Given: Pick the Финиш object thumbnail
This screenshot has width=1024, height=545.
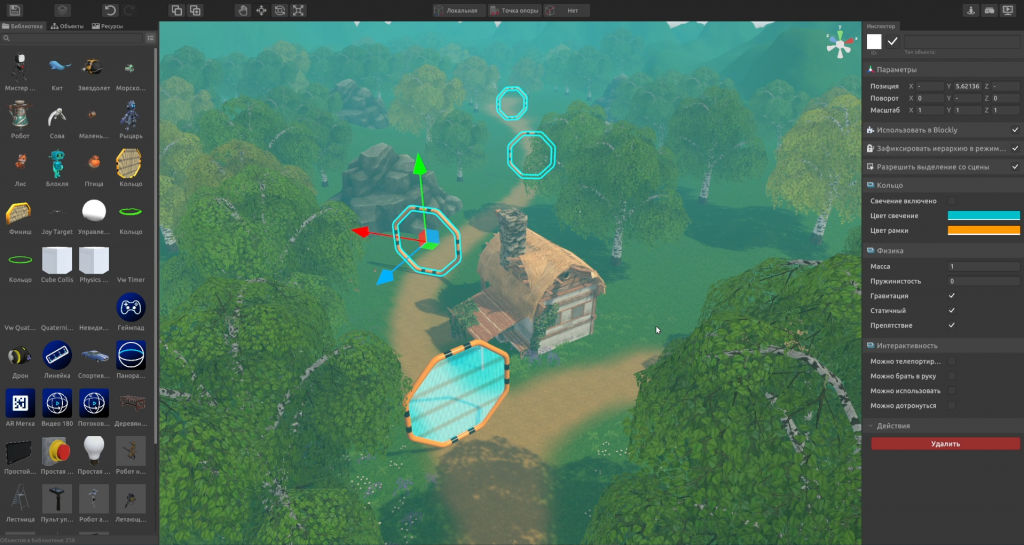Looking at the screenshot, I should point(19,212).
